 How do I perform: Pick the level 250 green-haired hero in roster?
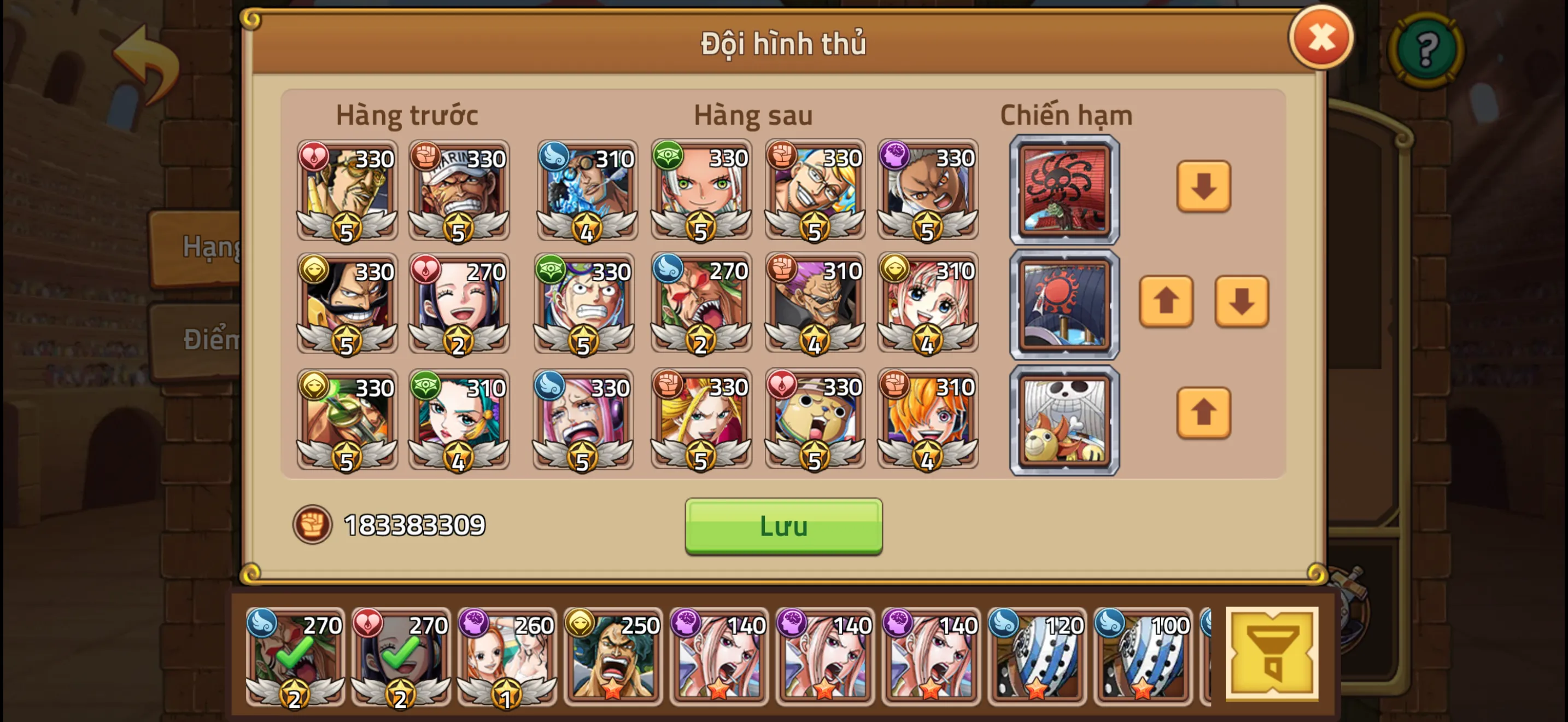coord(612,656)
